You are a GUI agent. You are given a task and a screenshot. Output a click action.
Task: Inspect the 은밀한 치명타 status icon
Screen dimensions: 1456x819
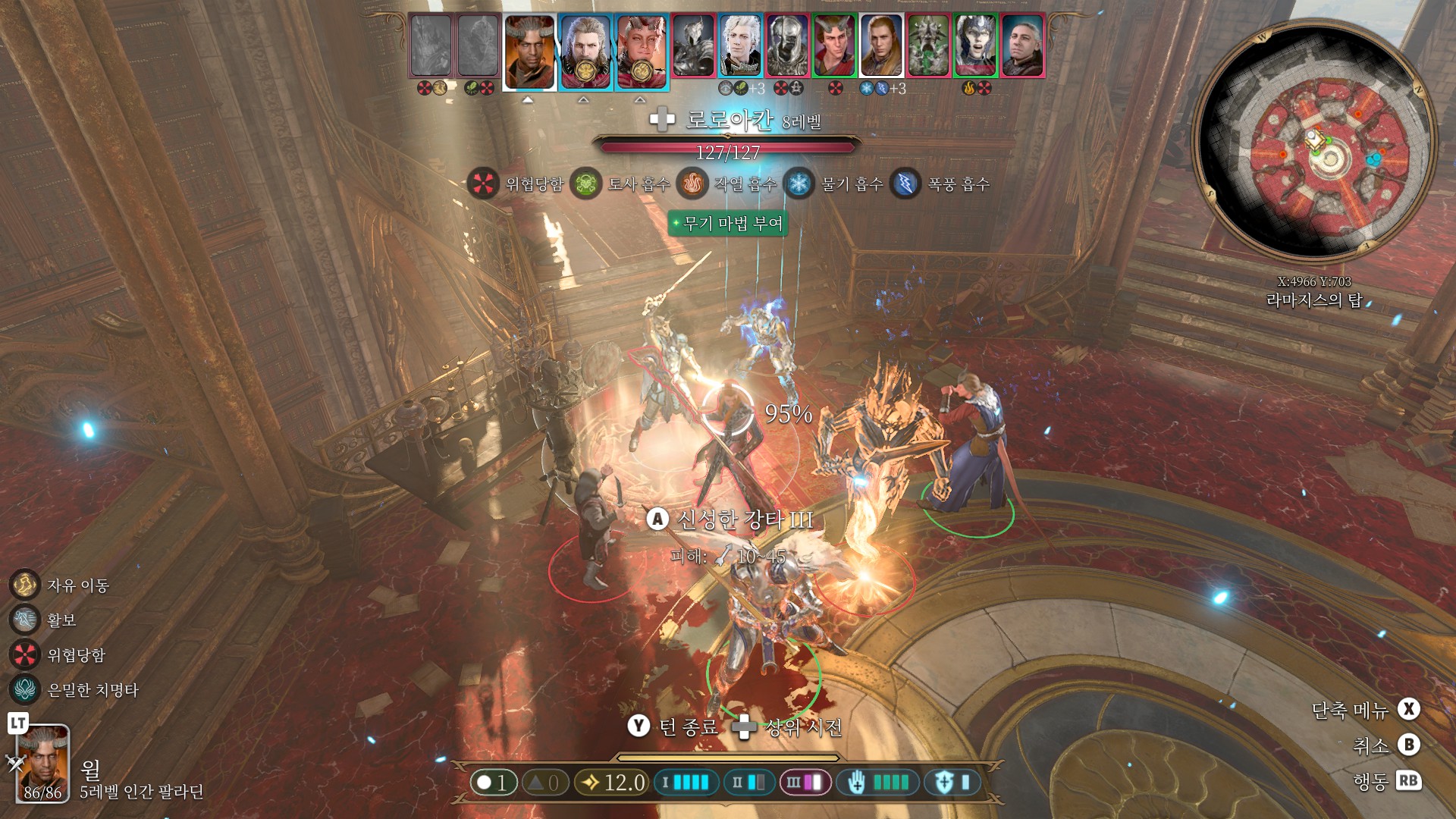[x=25, y=689]
